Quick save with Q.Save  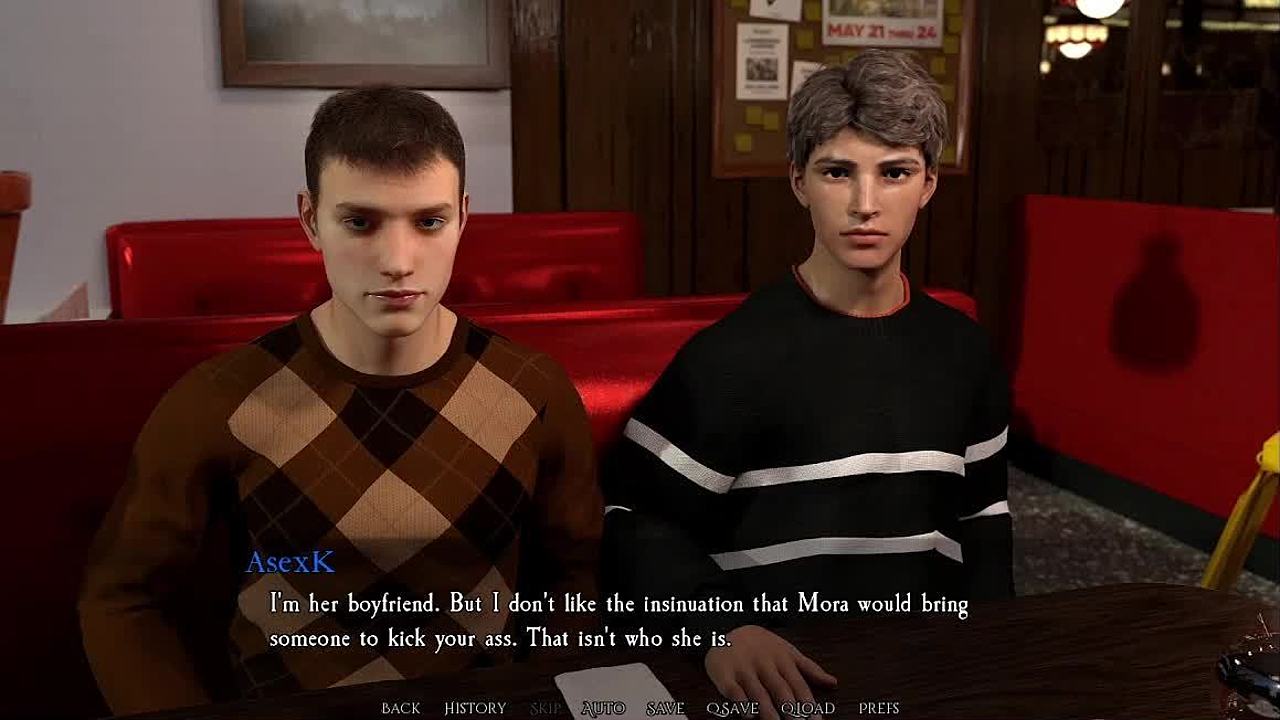click(733, 708)
